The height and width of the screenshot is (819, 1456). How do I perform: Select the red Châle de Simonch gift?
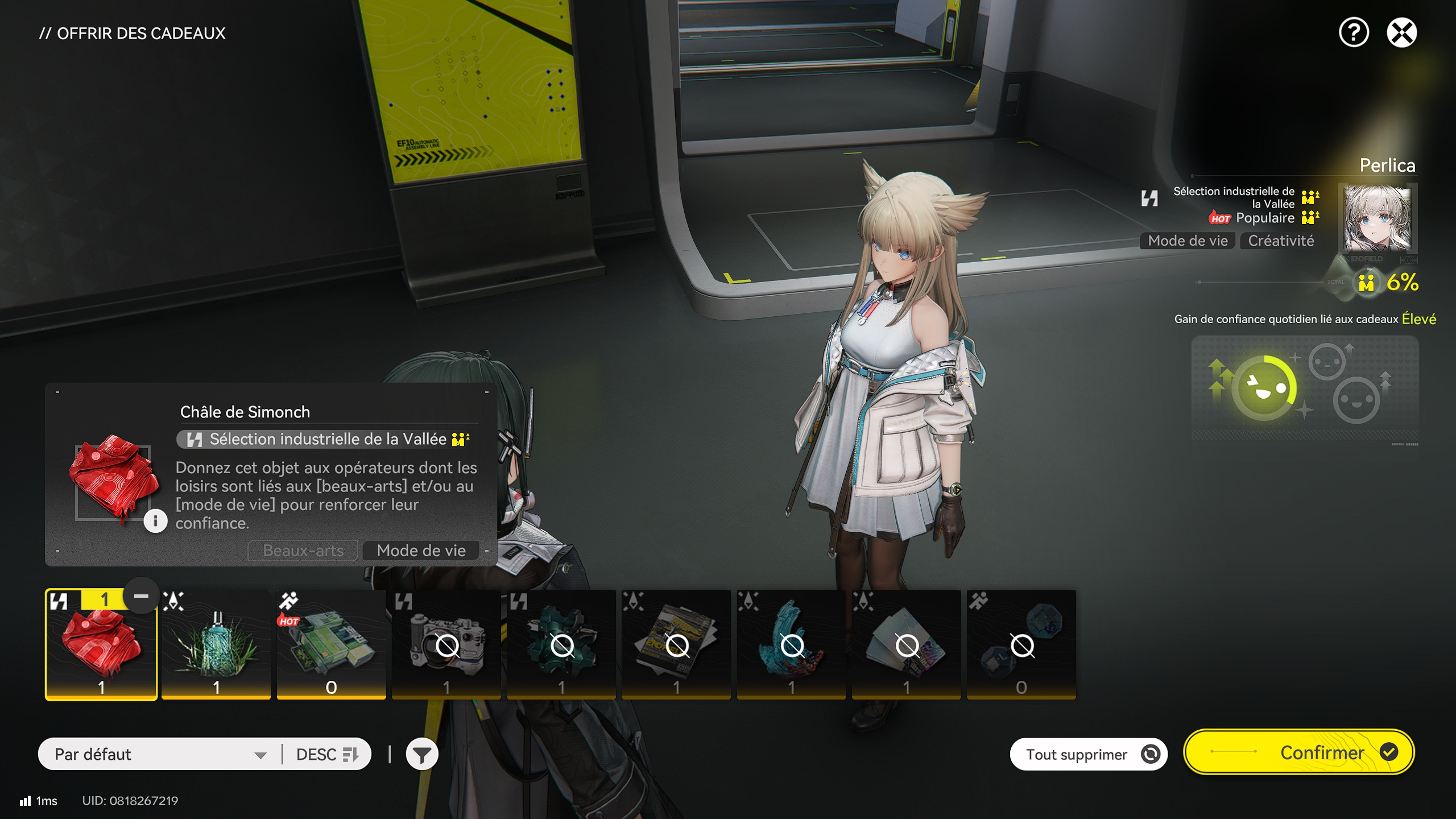point(101,646)
